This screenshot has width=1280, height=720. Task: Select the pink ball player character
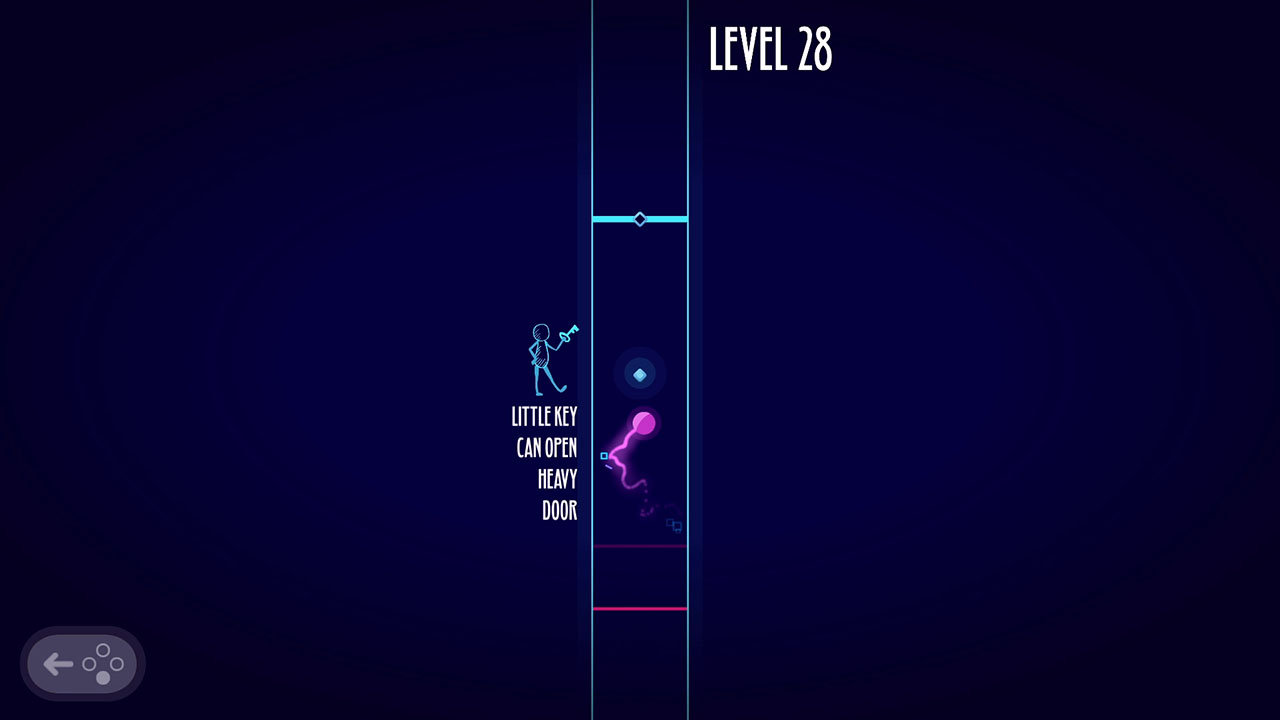(x=643, y=423)
